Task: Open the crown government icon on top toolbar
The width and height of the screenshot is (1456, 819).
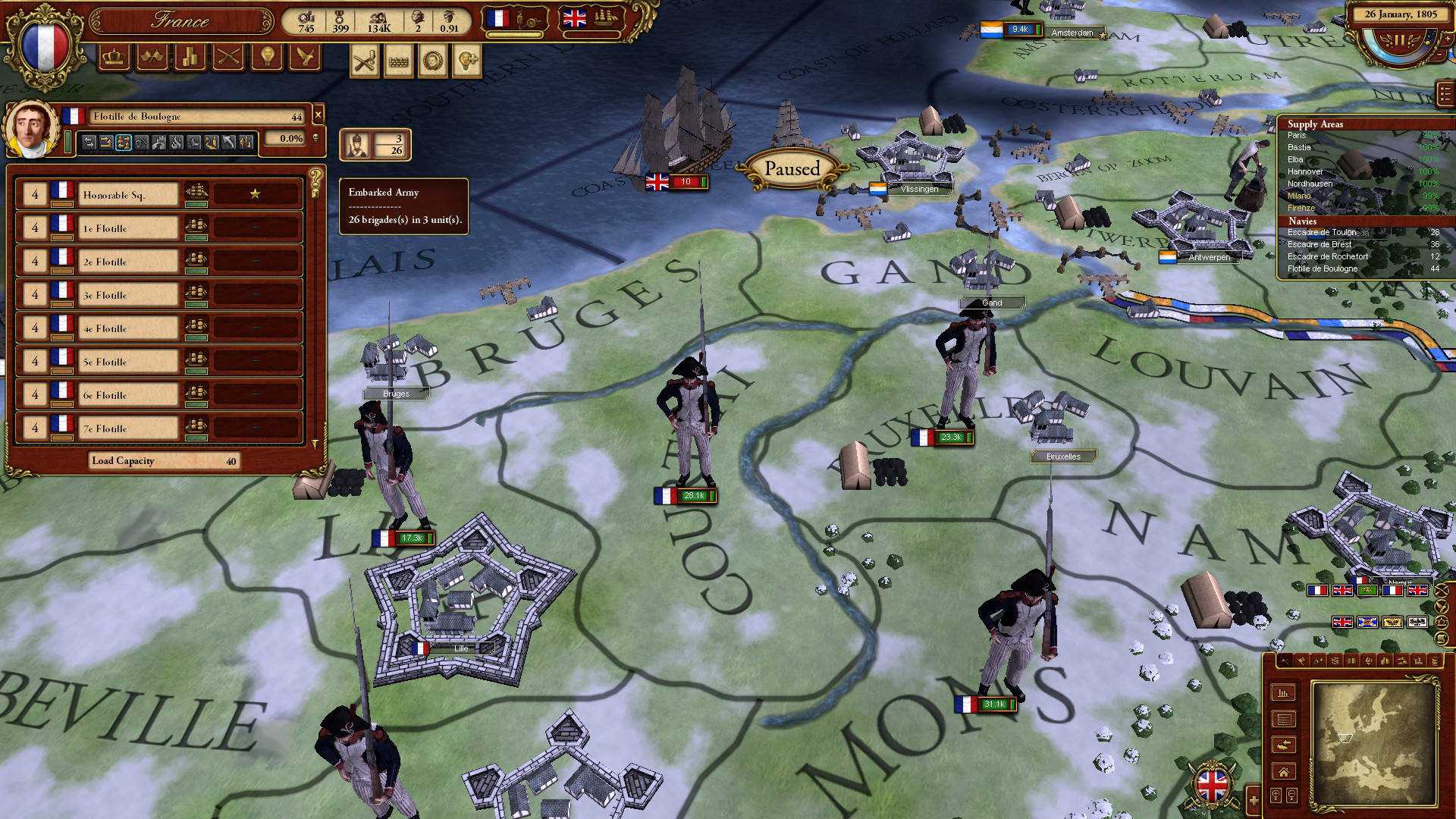Action: click(x=114, y=58)
